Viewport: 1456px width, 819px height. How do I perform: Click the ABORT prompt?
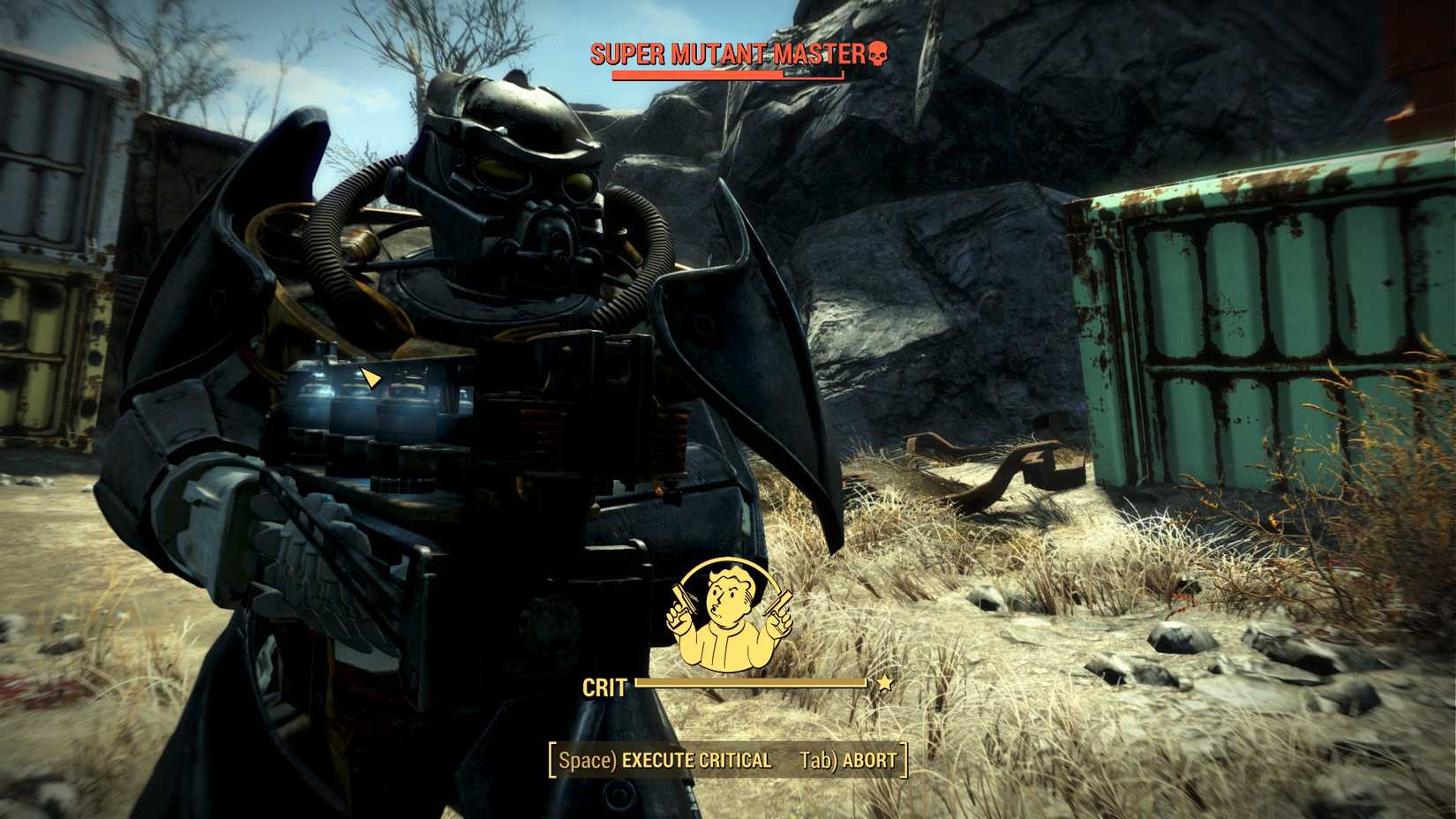click(868, 757)
